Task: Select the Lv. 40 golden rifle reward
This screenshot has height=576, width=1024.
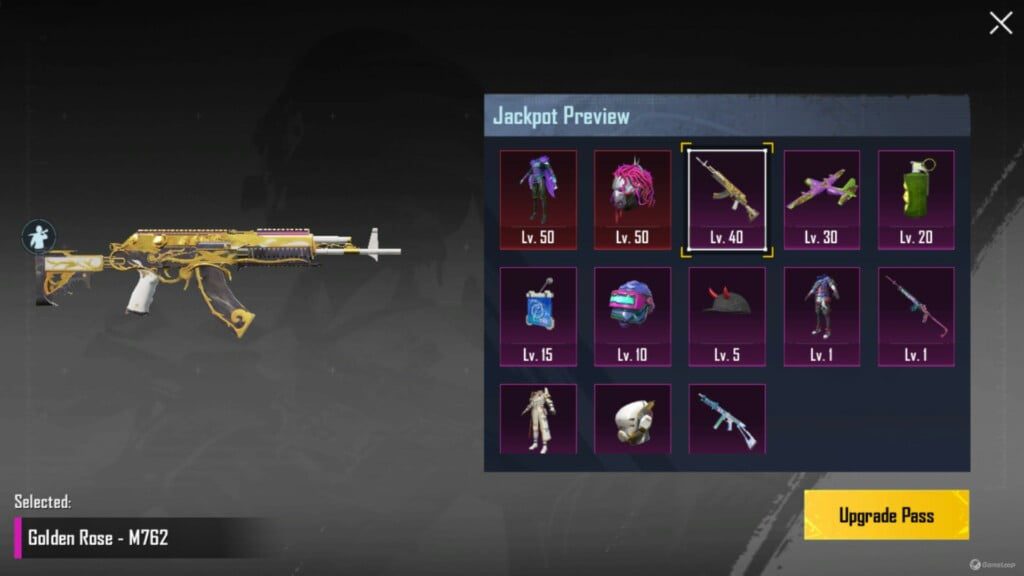Action: (x=727, y=198)
